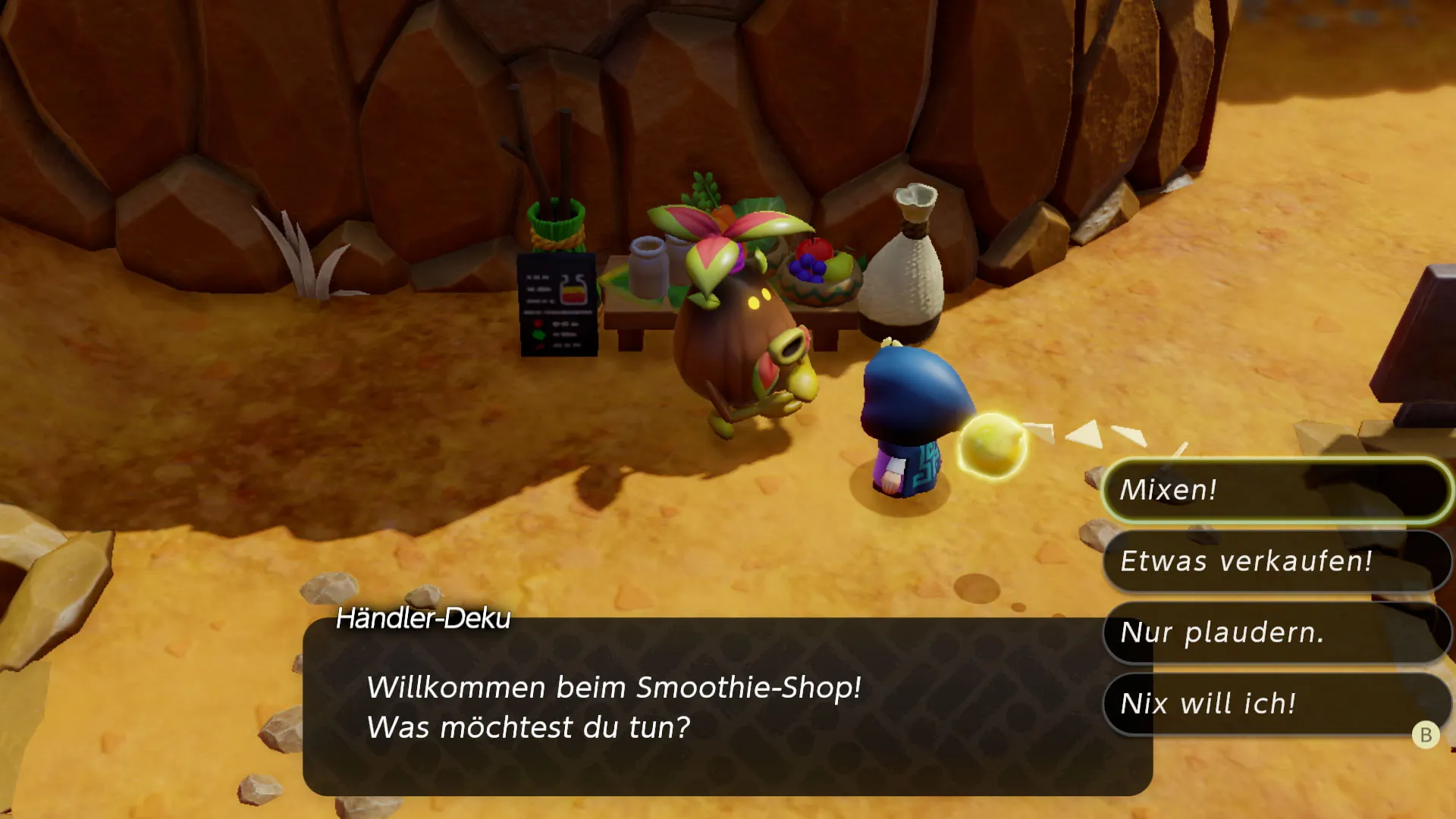Choose the highlighted Mixen! option
Image resolution: width=1456 pixels, height=819 pixels.
pos(1276,491)
